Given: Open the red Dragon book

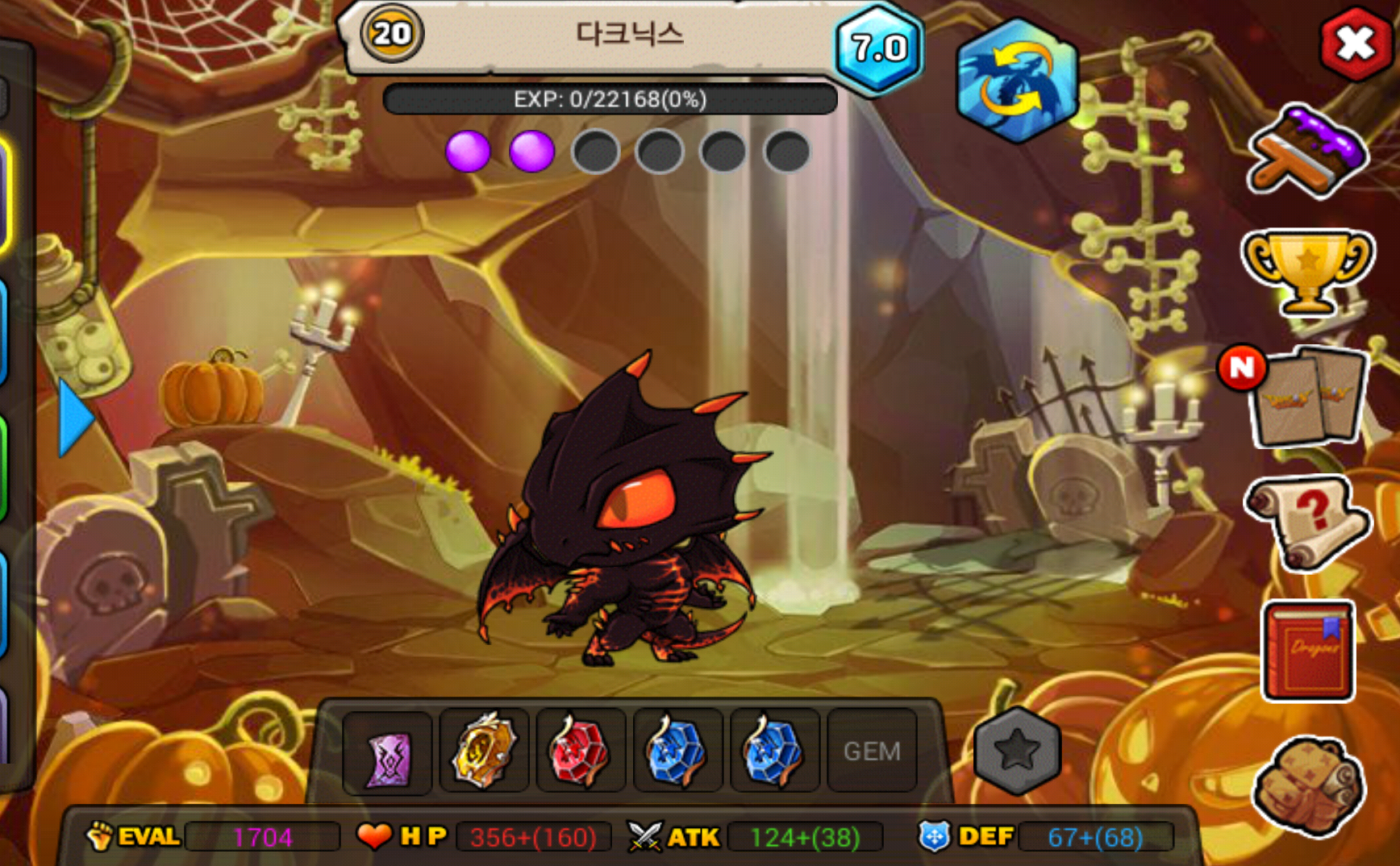Looking at the screenshot, I should point(1308,651).
